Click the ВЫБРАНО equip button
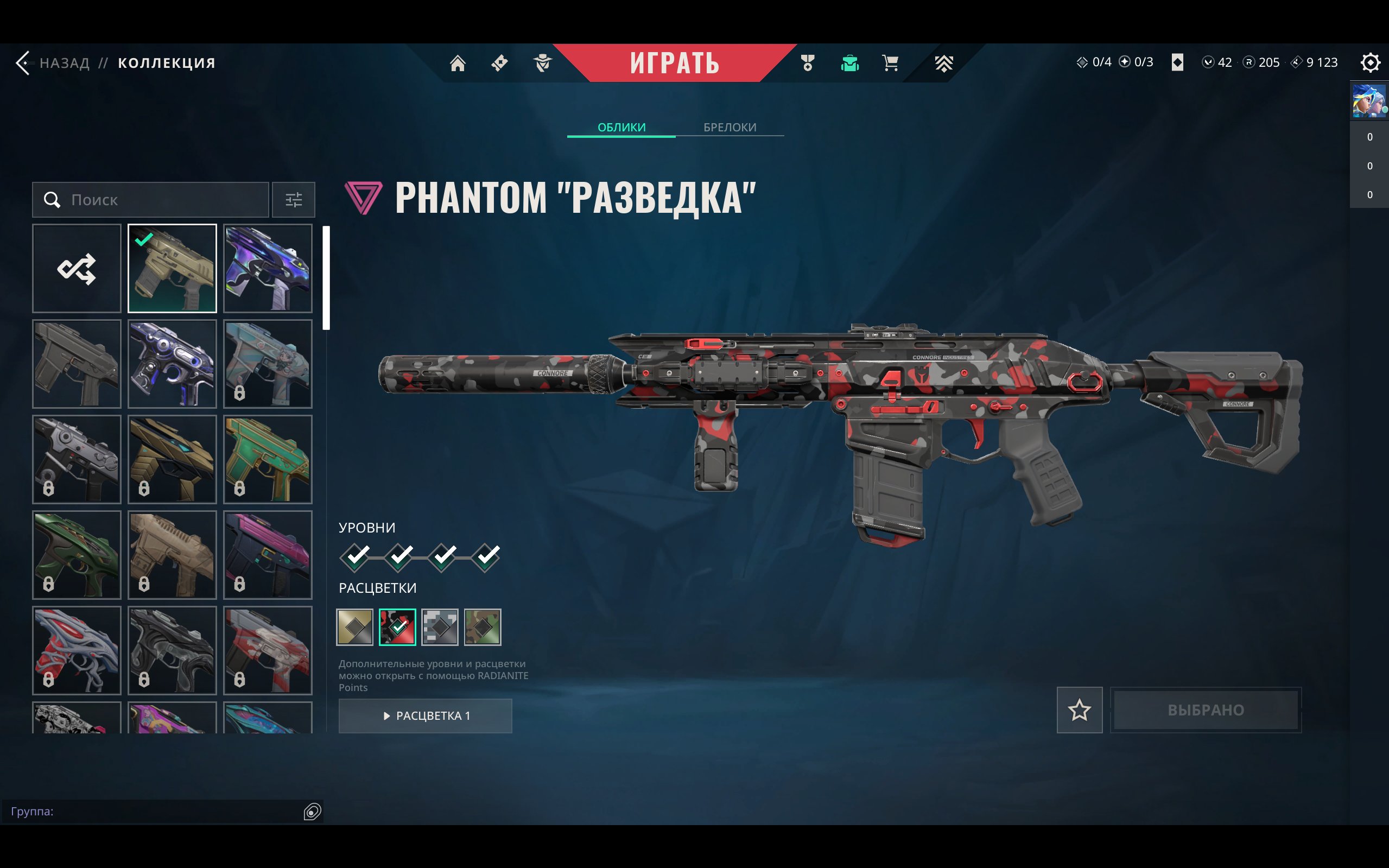1389x868 pixels. (1206, 710)
